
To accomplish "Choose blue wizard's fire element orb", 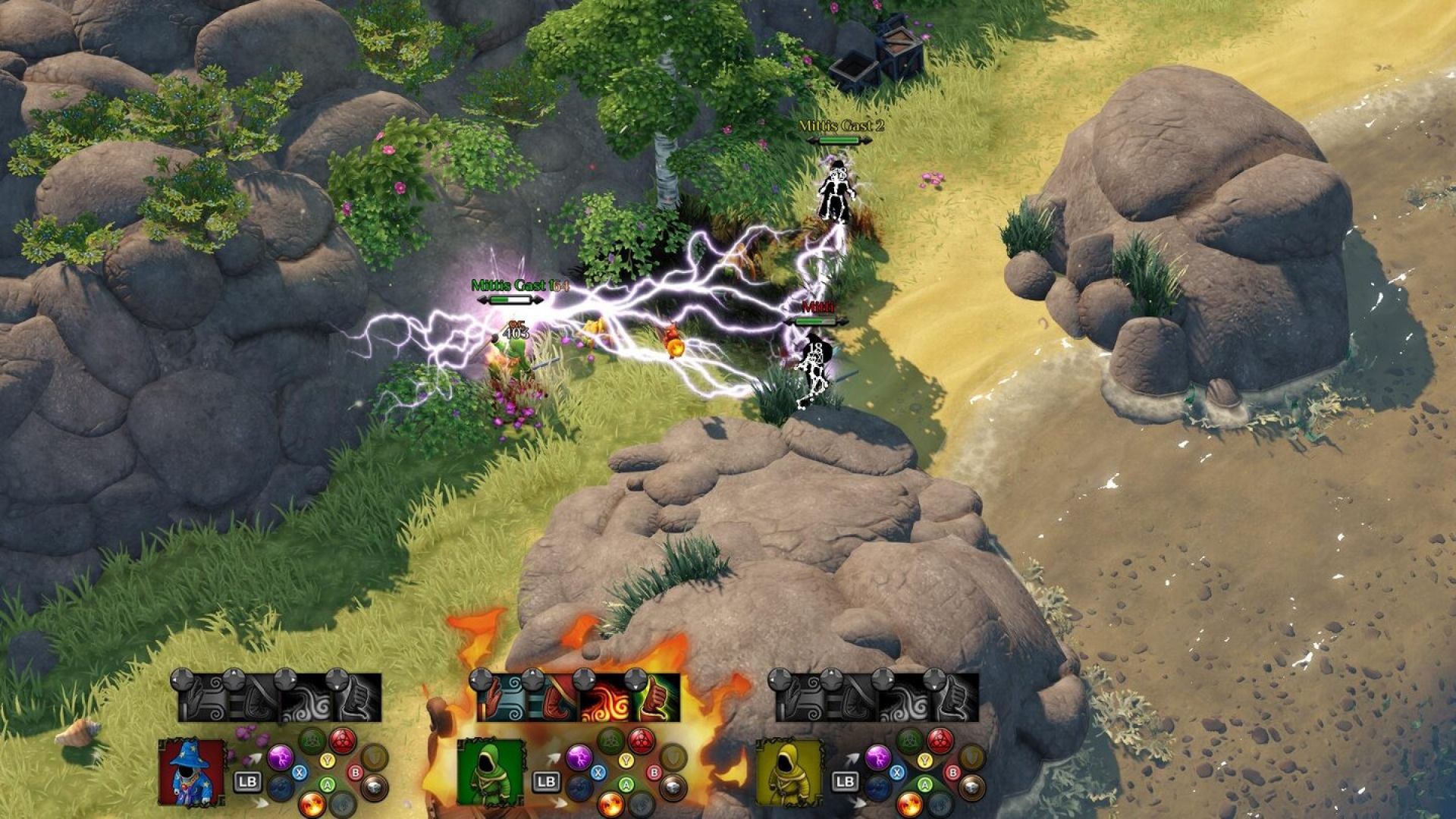I will (312, 803).
